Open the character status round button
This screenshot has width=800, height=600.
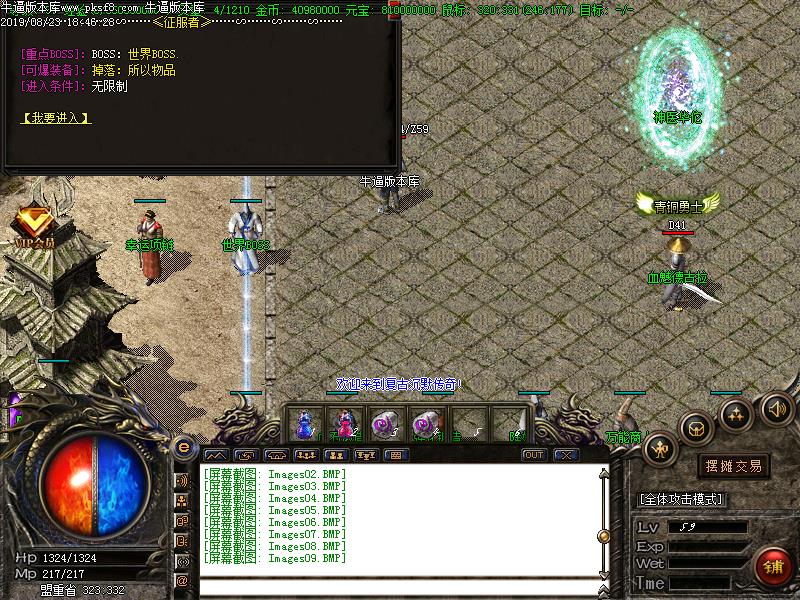[662, 449]
